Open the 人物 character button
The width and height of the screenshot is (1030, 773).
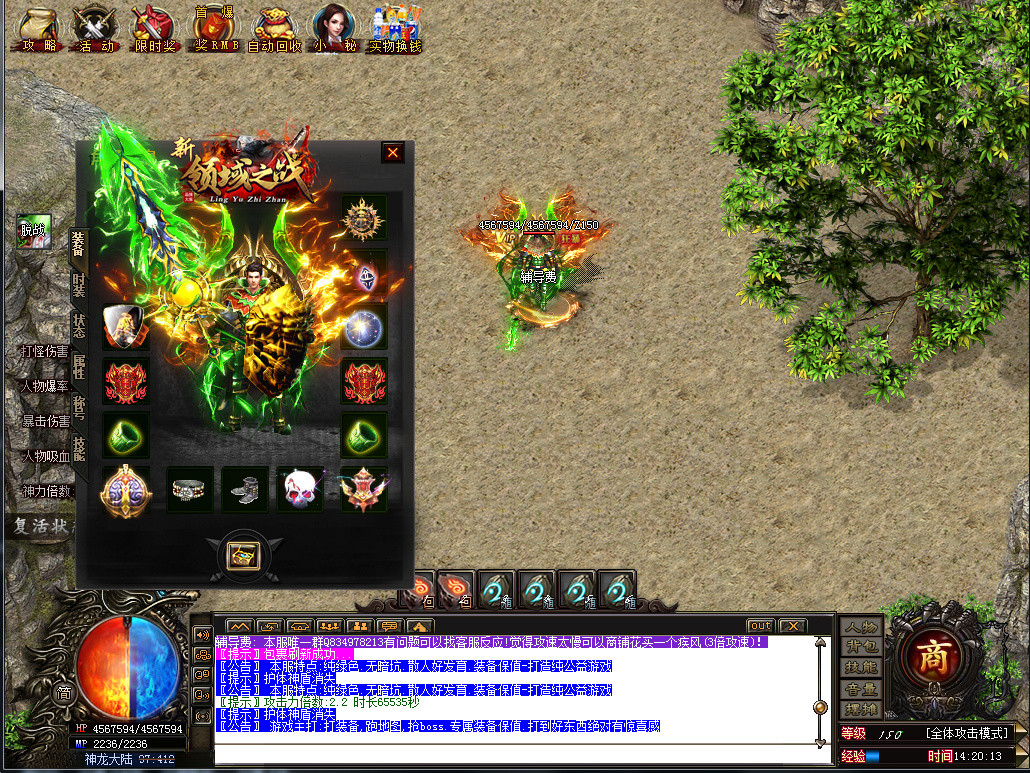click(x=860, y=627)
